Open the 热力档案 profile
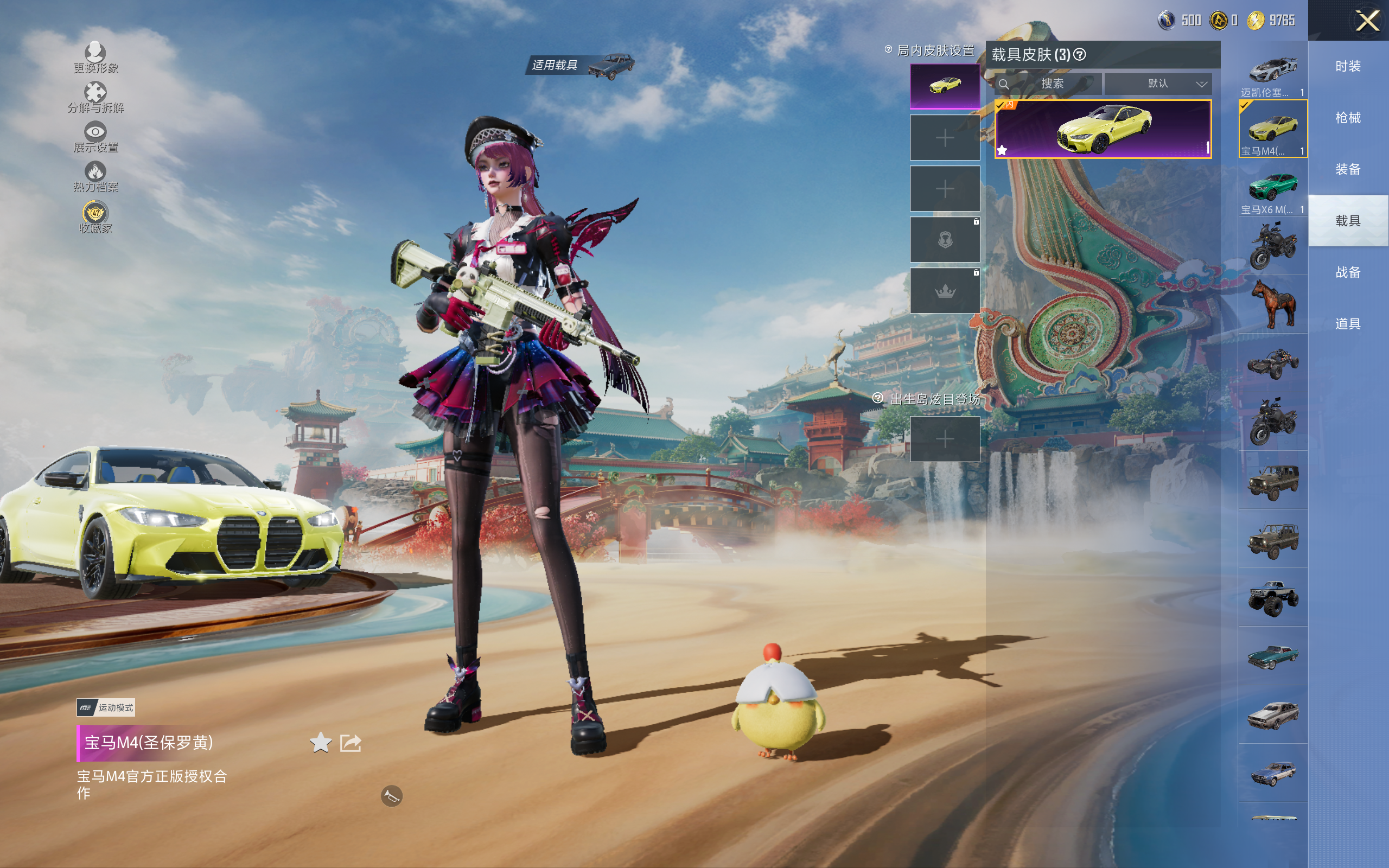 pos(95,176)
